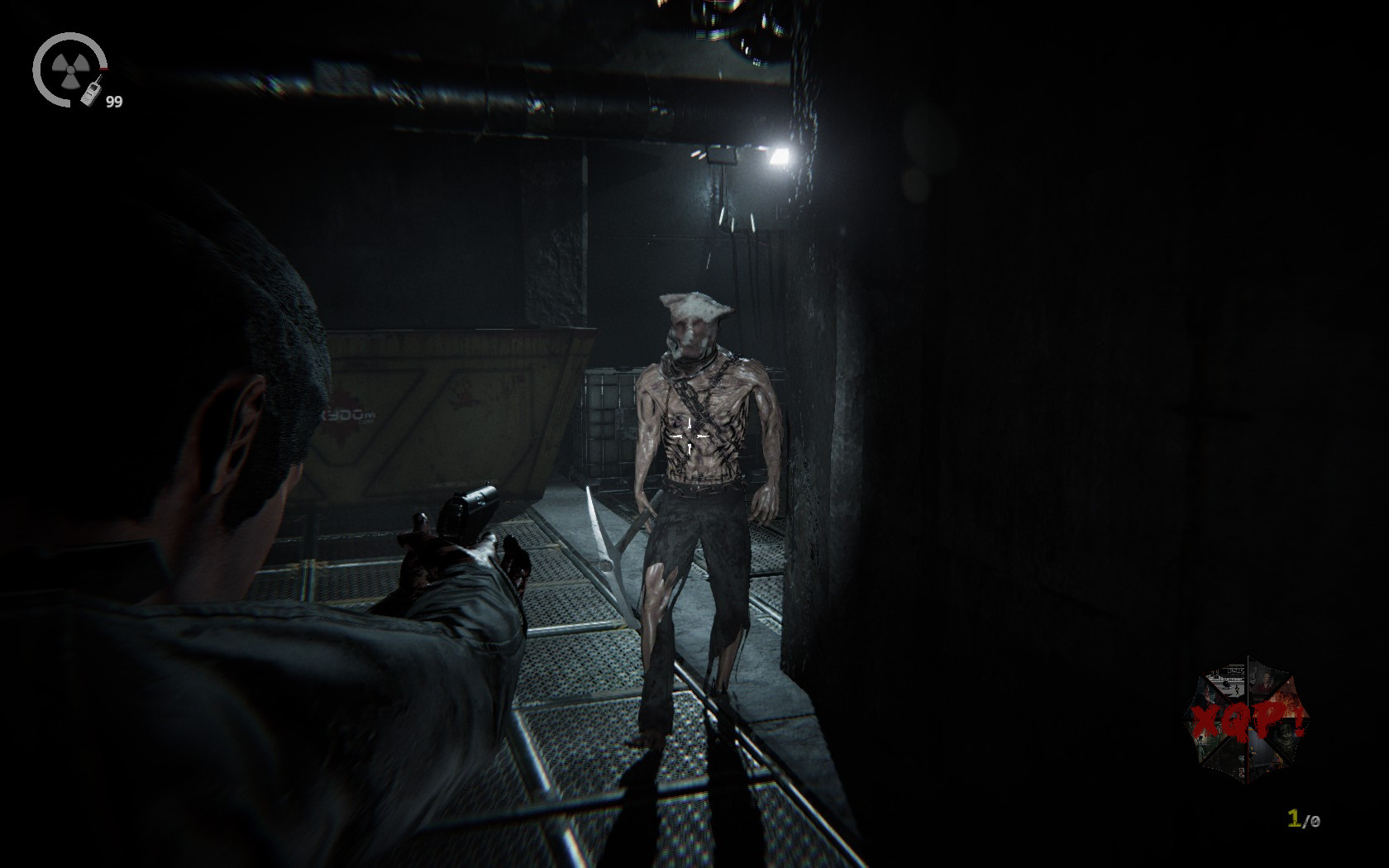Click the XQP umbrella logo watermark

[x=1247, y=719]
